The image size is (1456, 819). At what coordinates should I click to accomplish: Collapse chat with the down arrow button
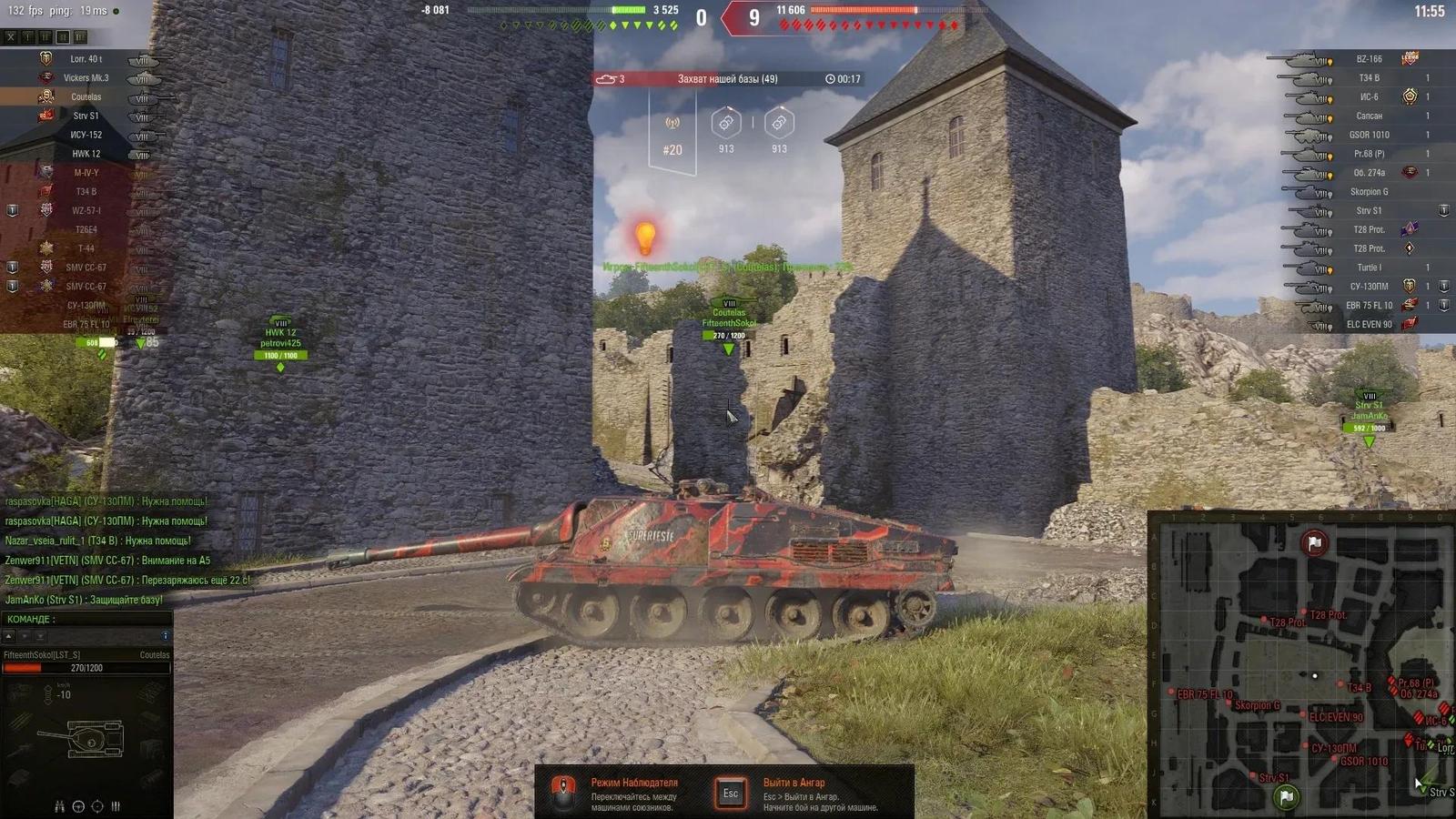pyautogui.click(x=25, y=634)
